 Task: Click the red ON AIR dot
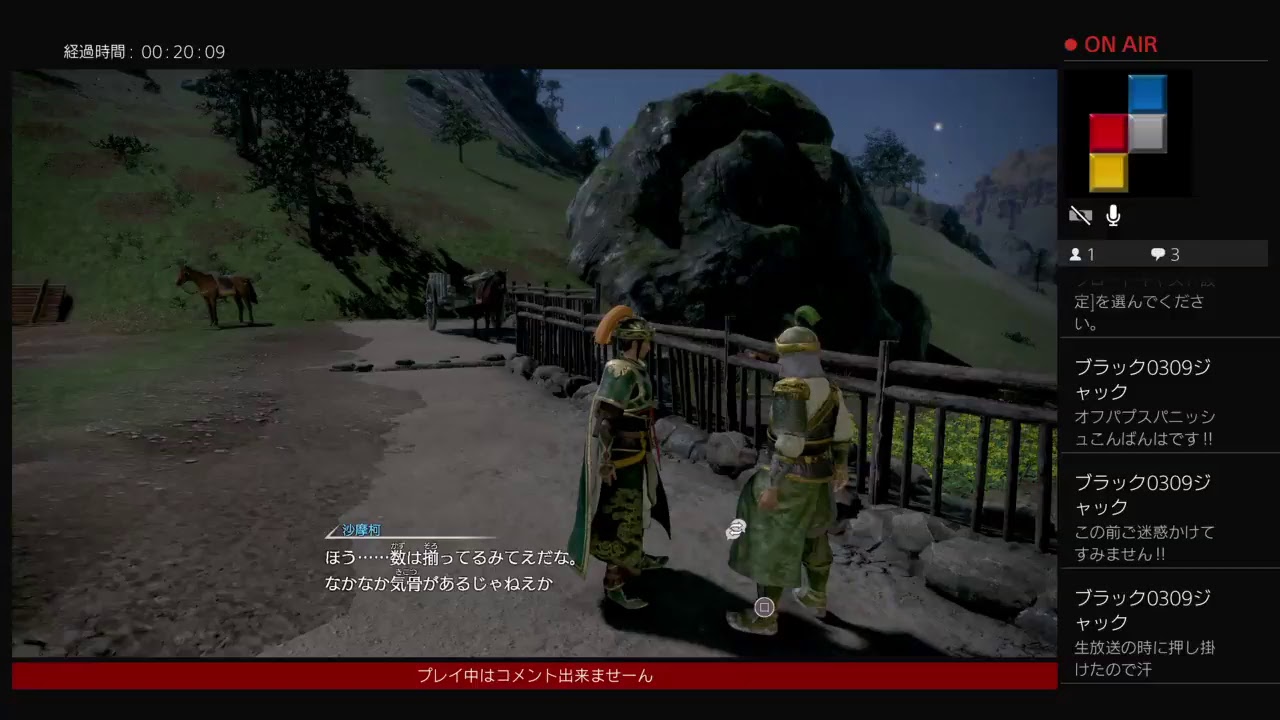[x=1071, y=44]
